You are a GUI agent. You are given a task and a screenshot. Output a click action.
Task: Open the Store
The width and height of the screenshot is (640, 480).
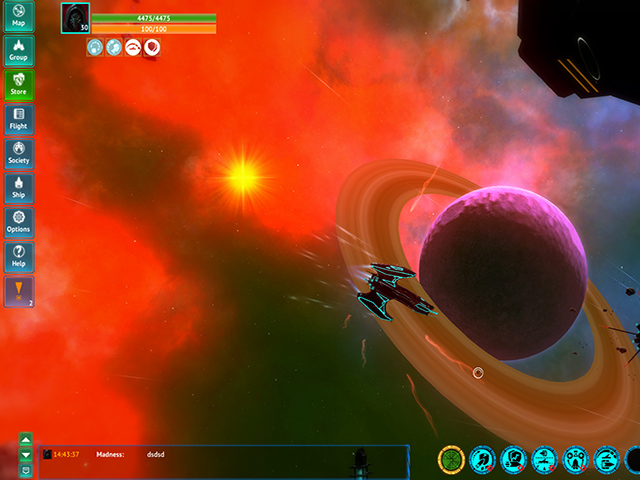tap(18, 85)
